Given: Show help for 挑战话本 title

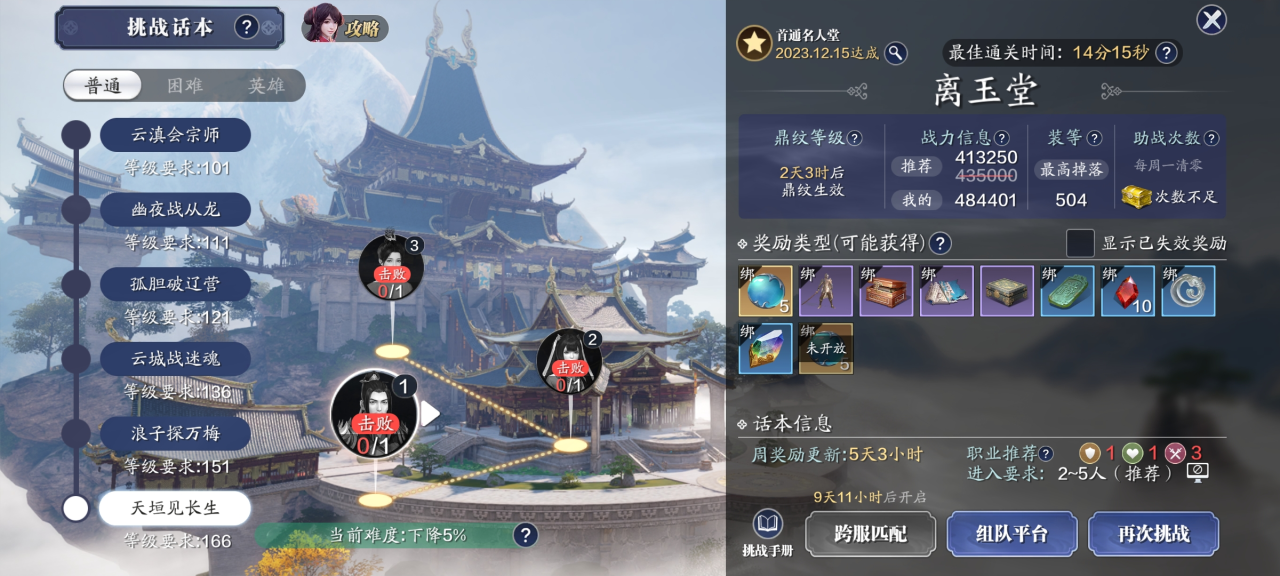Looking at the screenshot, I should pyautogui.click(x=247, y=27).
